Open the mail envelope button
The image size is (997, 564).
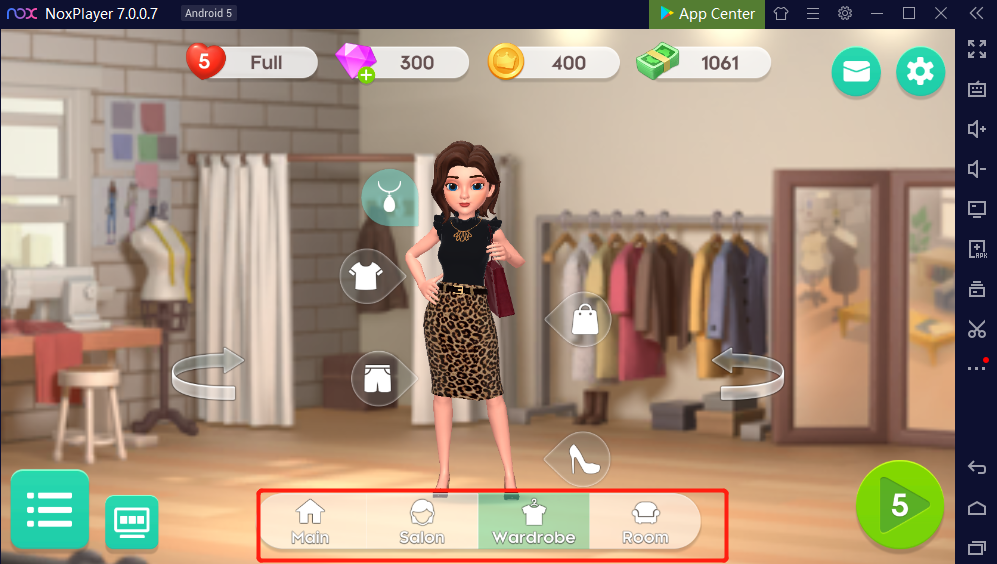pos(856,72)
